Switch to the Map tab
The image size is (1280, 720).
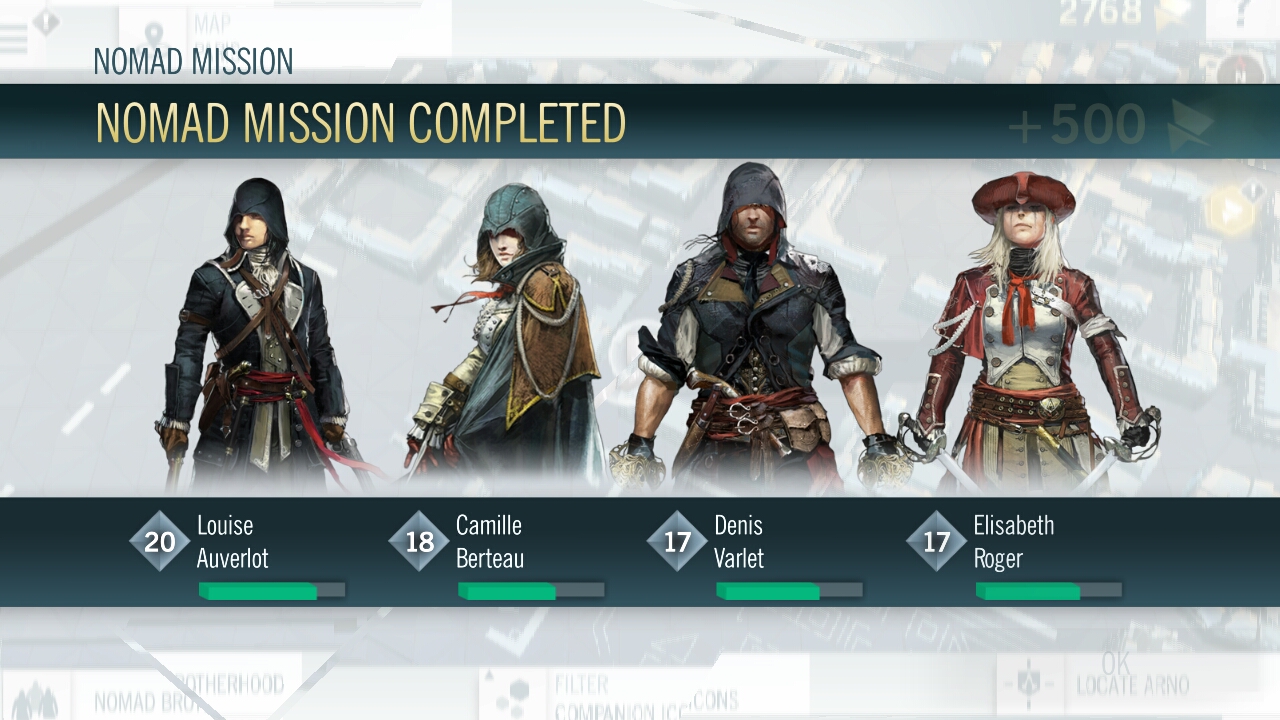210,26
